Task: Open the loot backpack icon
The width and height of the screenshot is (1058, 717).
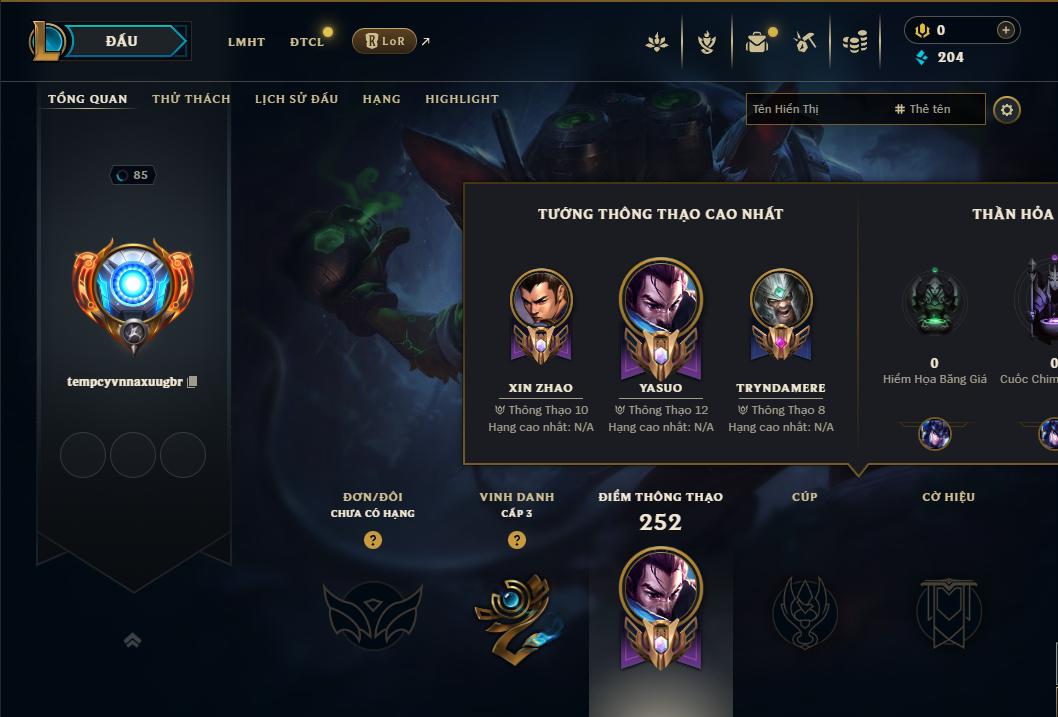Action: tap(757, 42)
